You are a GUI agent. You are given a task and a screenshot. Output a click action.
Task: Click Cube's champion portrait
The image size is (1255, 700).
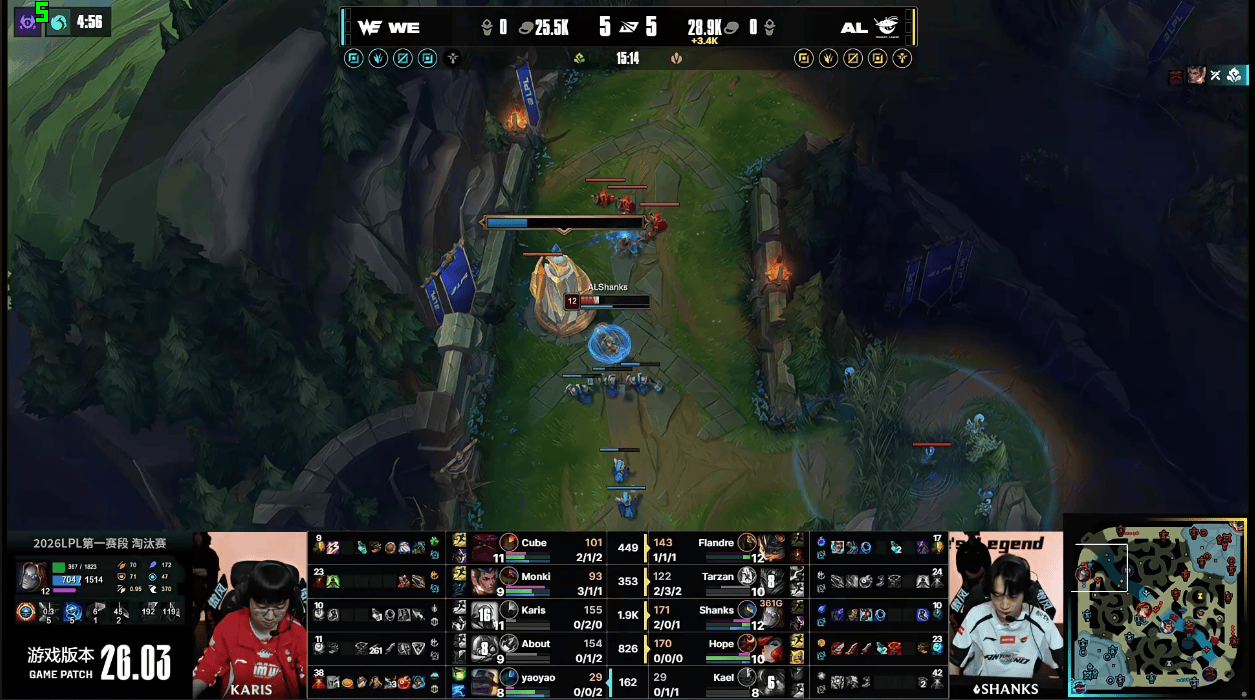coord(485,548)
